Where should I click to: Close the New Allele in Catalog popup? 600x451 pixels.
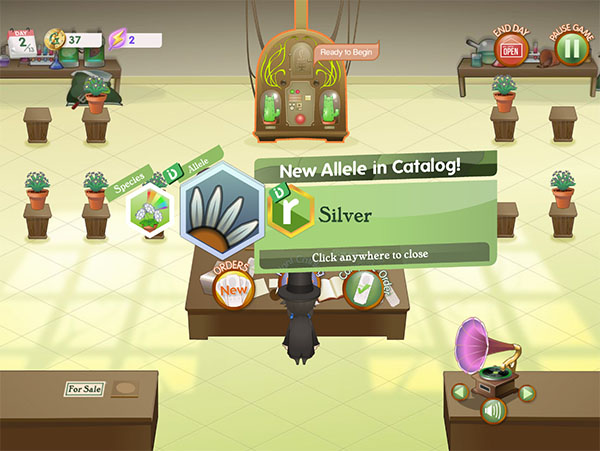(x=370, y=255)
